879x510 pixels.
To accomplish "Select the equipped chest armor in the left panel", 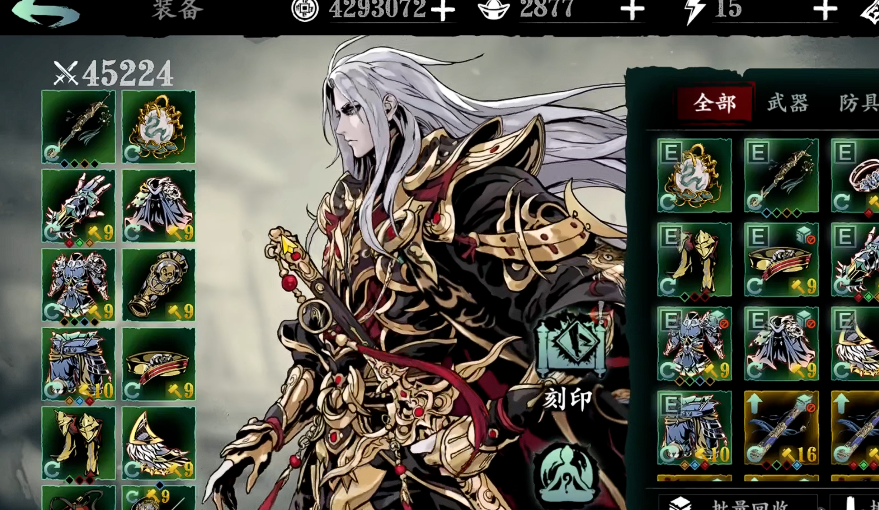I will tap(78, 285).
